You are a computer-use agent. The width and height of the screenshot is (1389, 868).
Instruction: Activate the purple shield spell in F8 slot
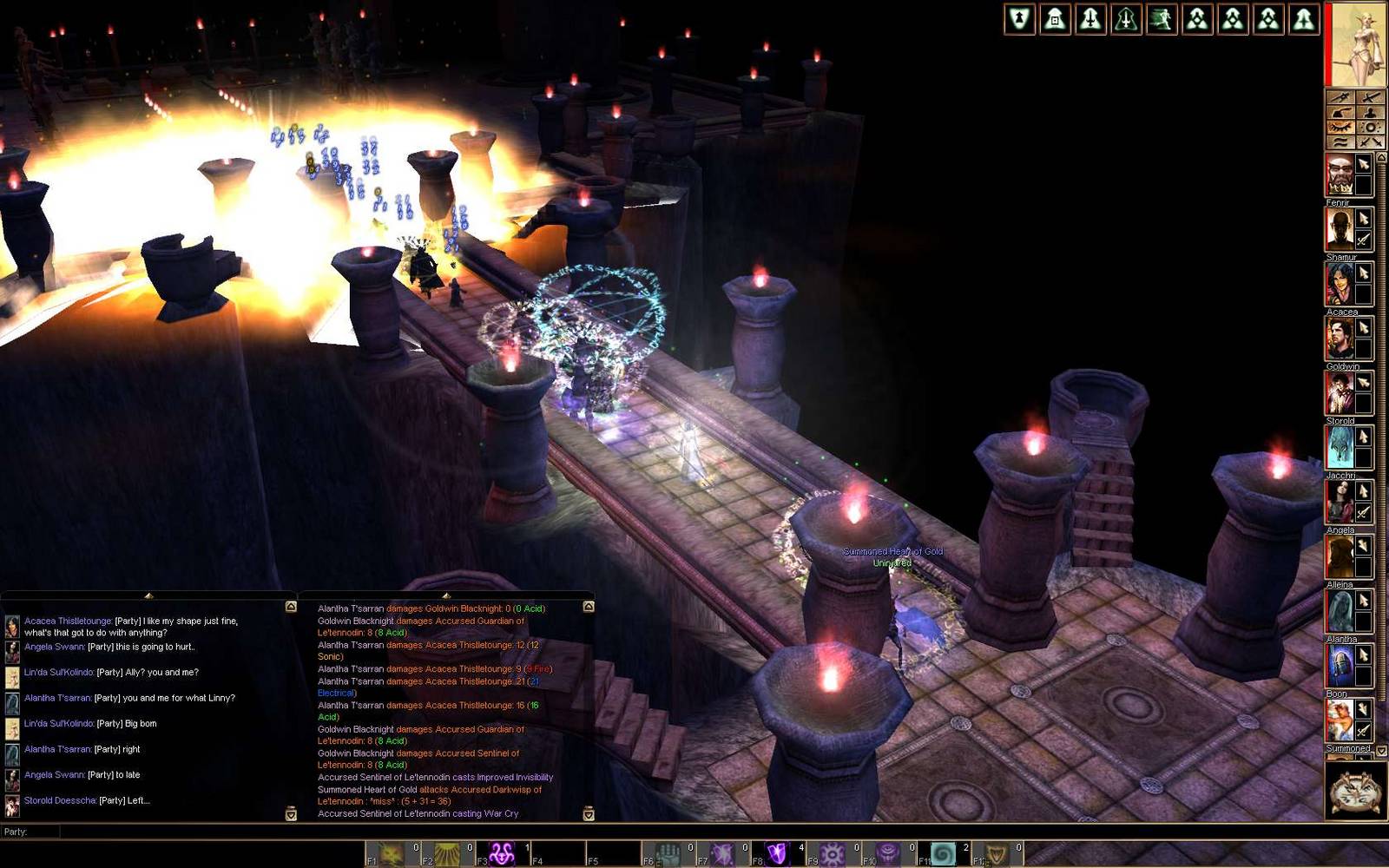[x=778, y=853]
